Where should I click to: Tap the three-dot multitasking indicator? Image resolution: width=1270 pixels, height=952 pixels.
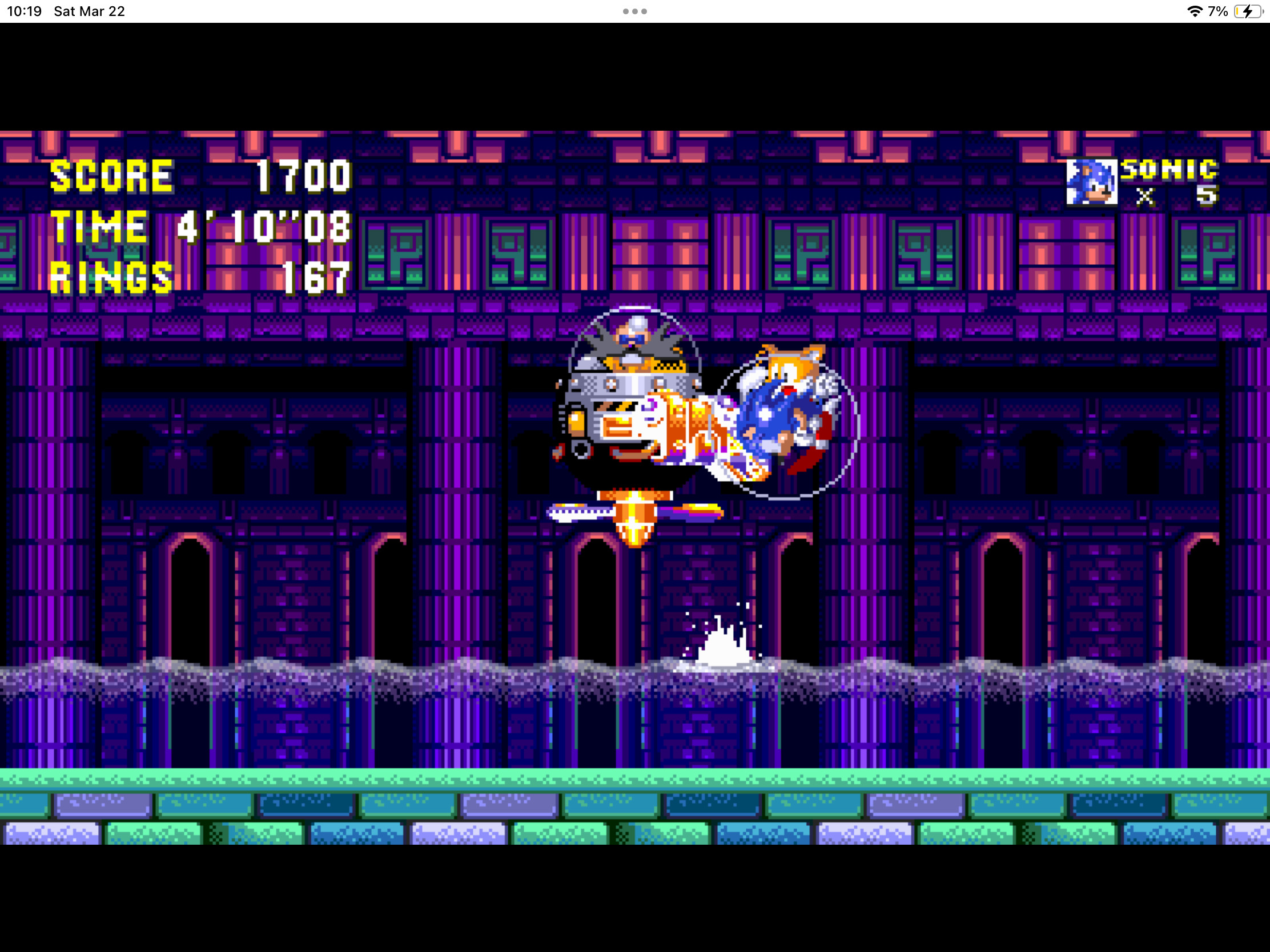tap(634, 10)
